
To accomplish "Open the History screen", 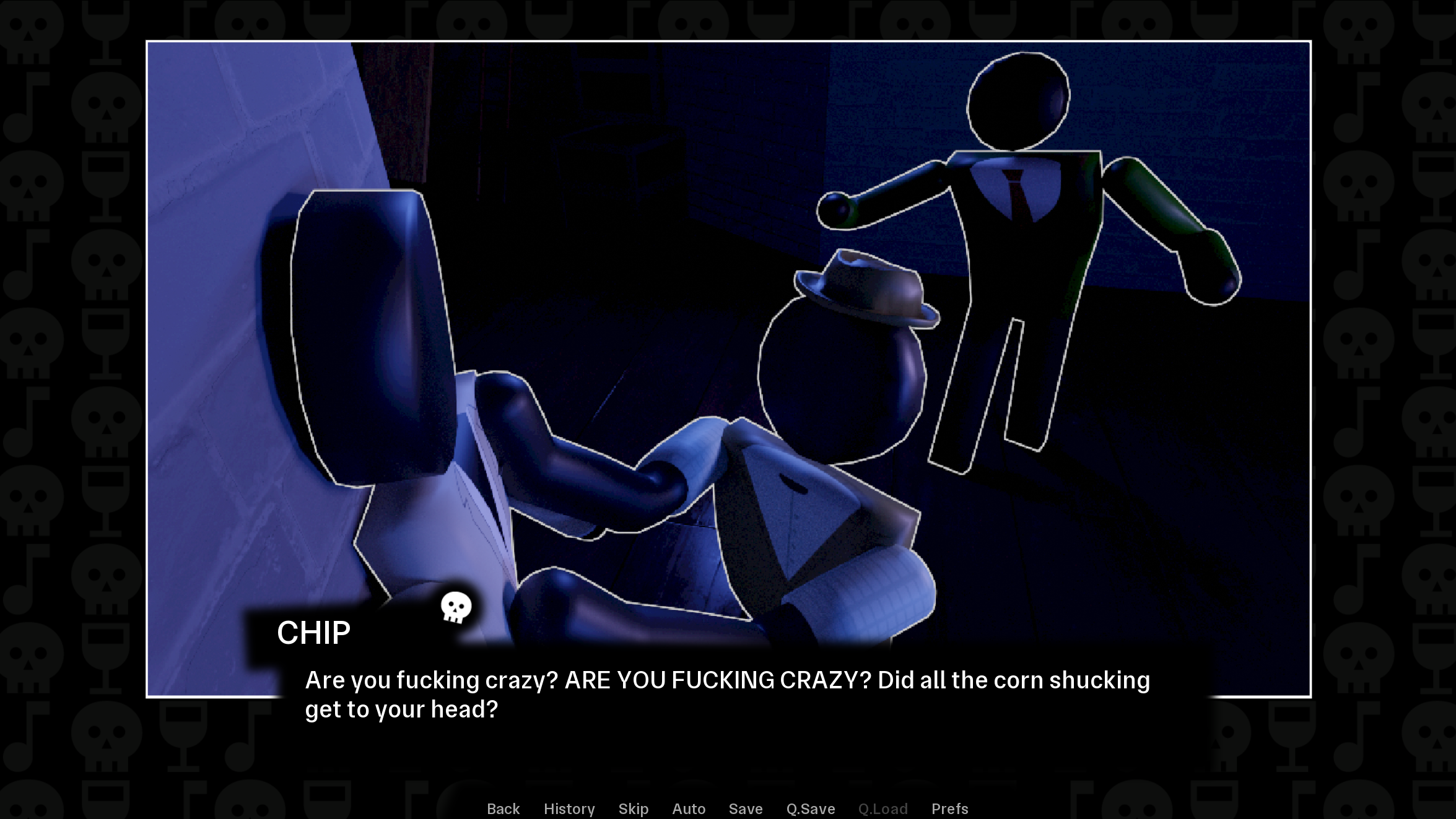I will tap(569, 808).
